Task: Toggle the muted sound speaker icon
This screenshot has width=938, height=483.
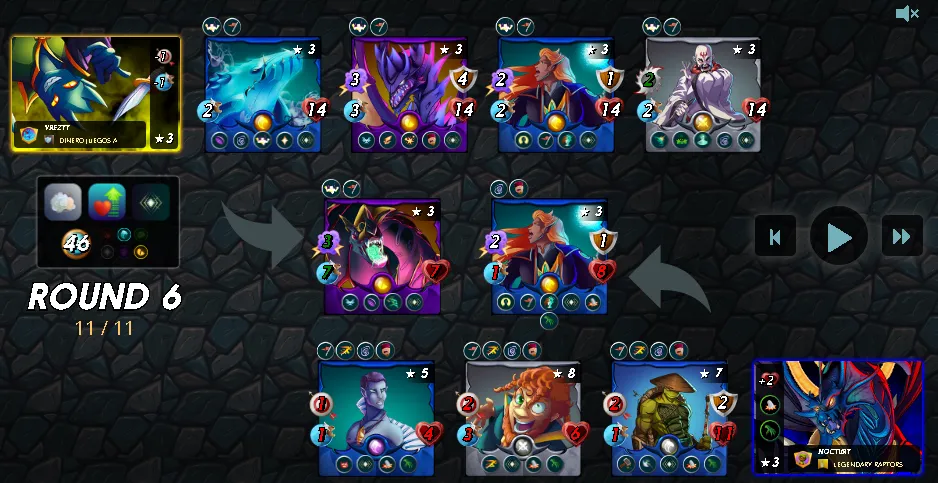Action: tap(907, 13)
